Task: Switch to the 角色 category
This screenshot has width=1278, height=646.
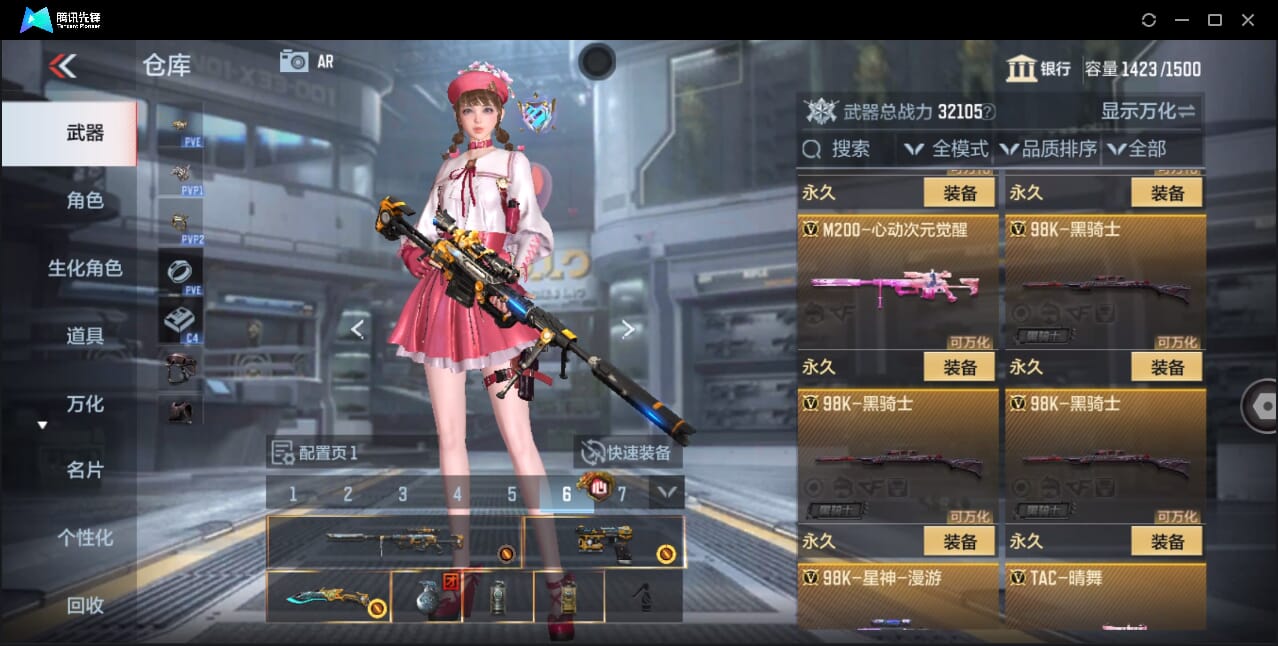Action: tap(84, 200)
